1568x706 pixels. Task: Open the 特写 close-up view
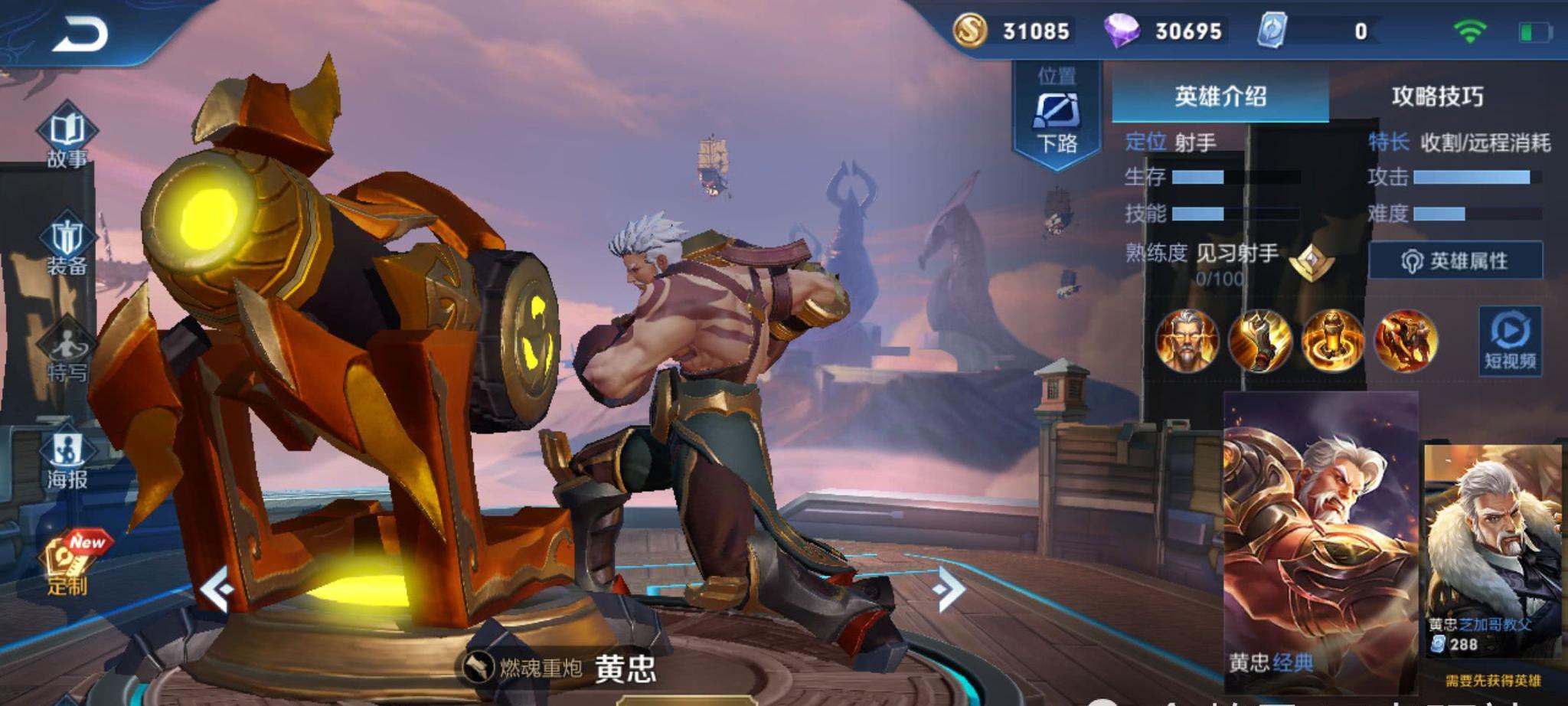coord(67,352)
